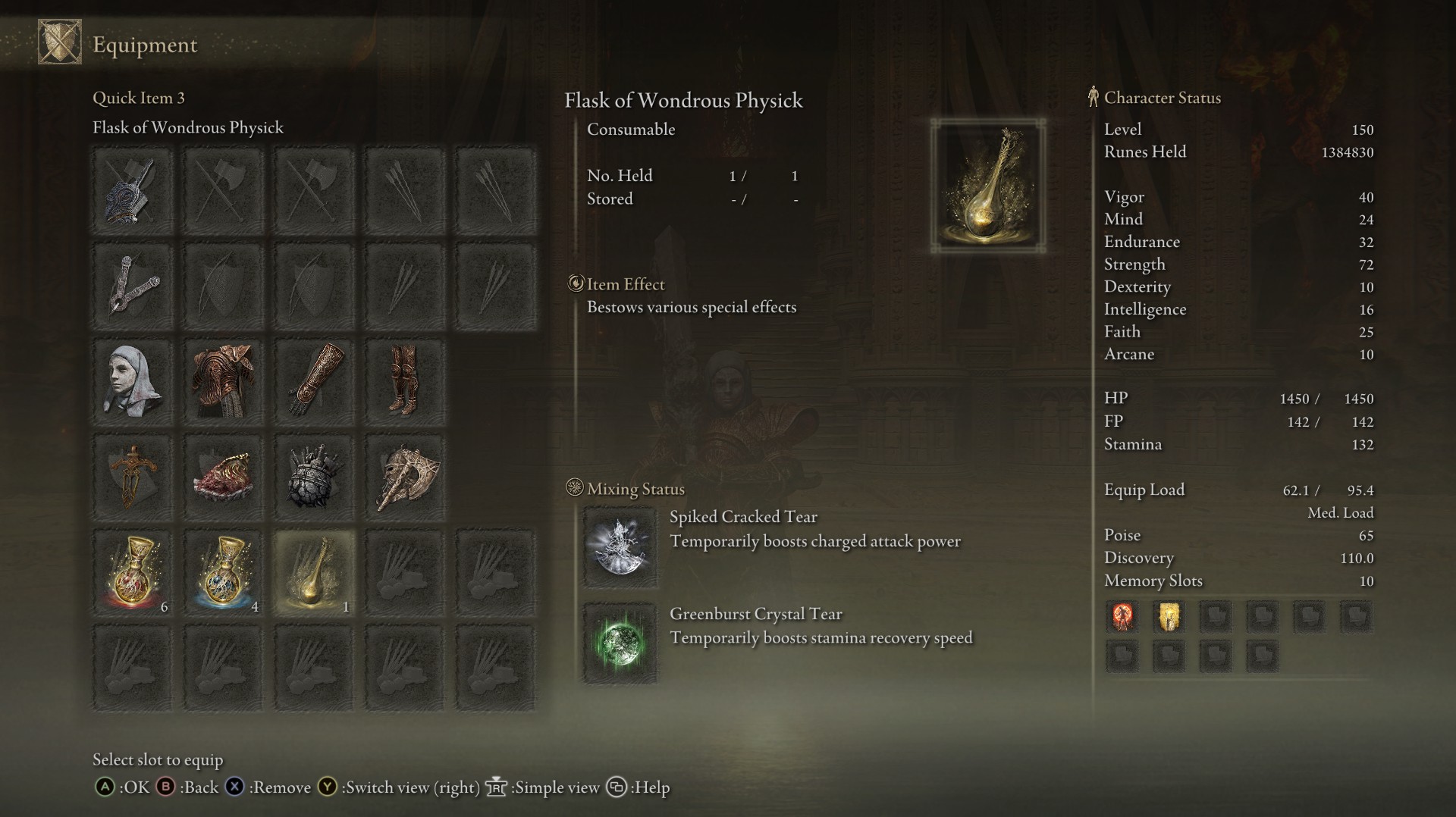Choose the Flask of Crimson Tears slot
The image size is (1456, 817).
coord(133,572)
